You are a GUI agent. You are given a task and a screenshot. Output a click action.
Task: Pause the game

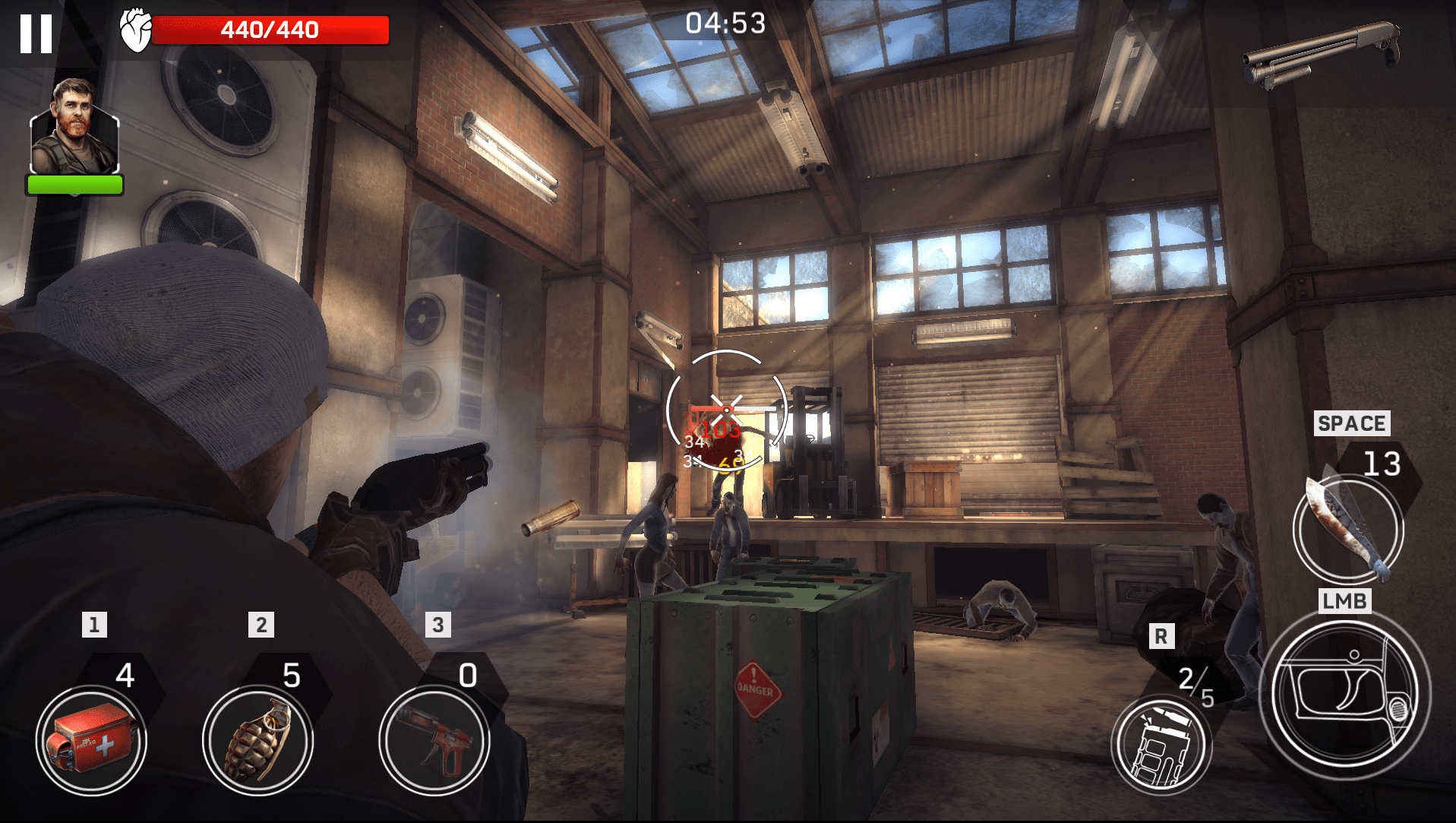[36, 34]
